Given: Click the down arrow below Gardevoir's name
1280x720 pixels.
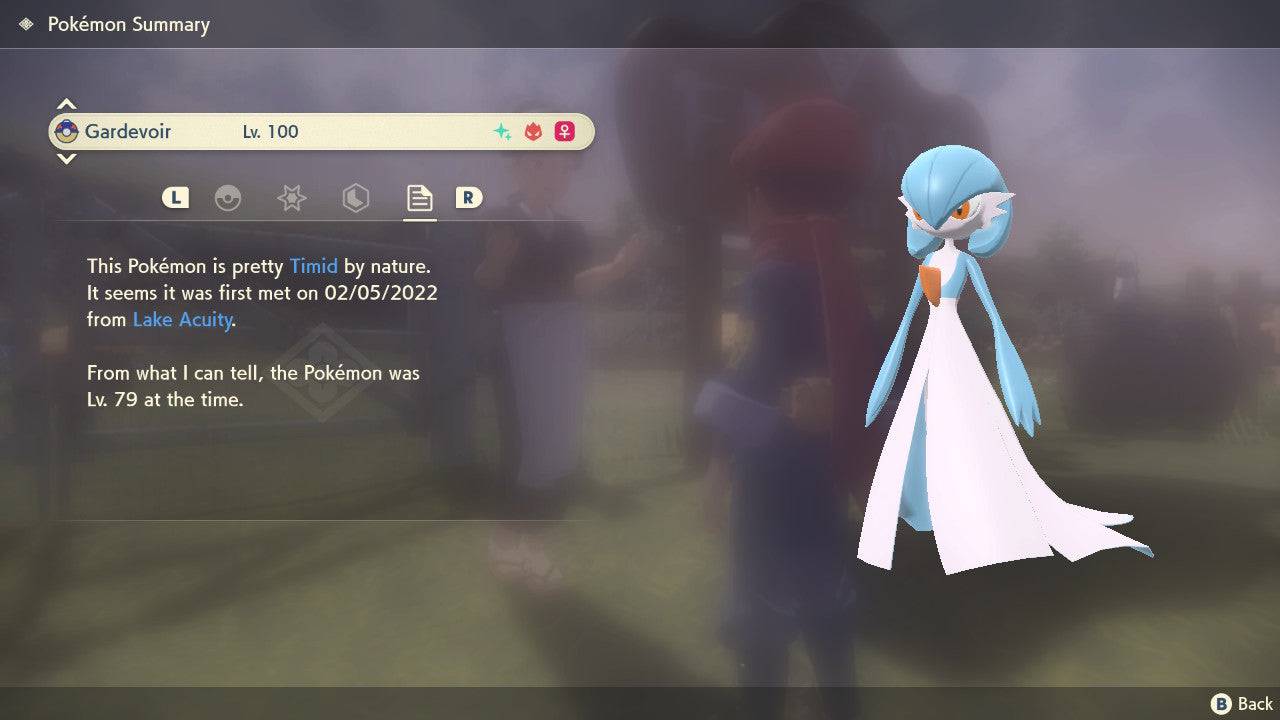Looking at the screenshot, I should click(x=66, y=158).
